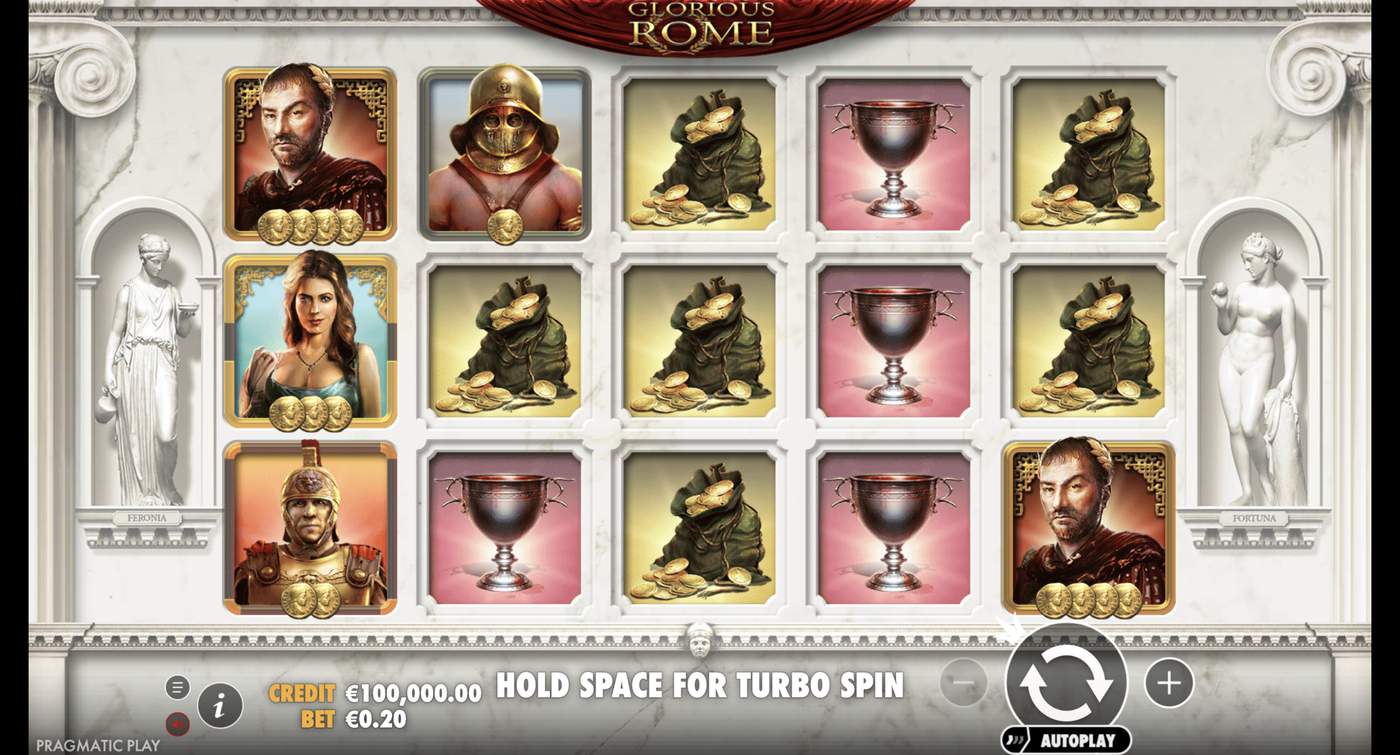Click the woman symbol on the first reel

[x=310, y=342]
